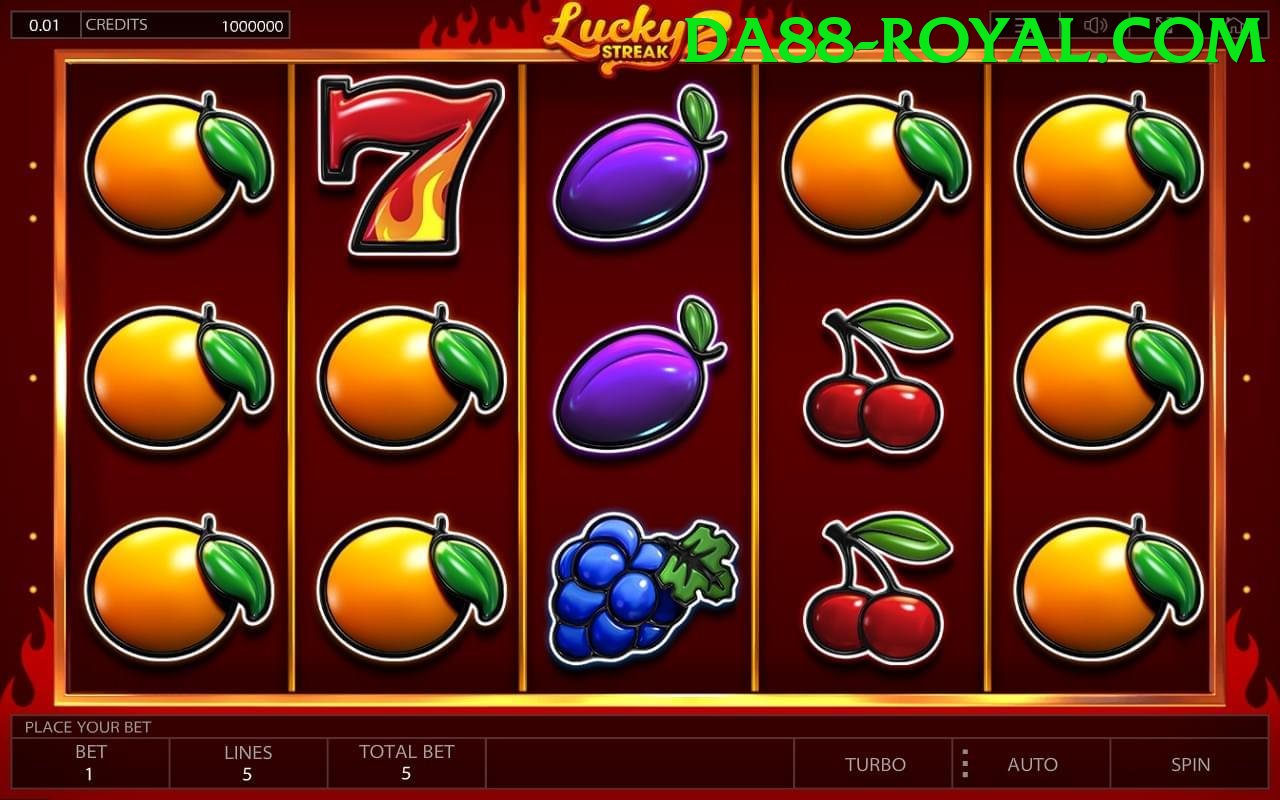Mute the game sound via speaker icon
The width and height of the screenshot is (1280, 800).
(1096, 25)
